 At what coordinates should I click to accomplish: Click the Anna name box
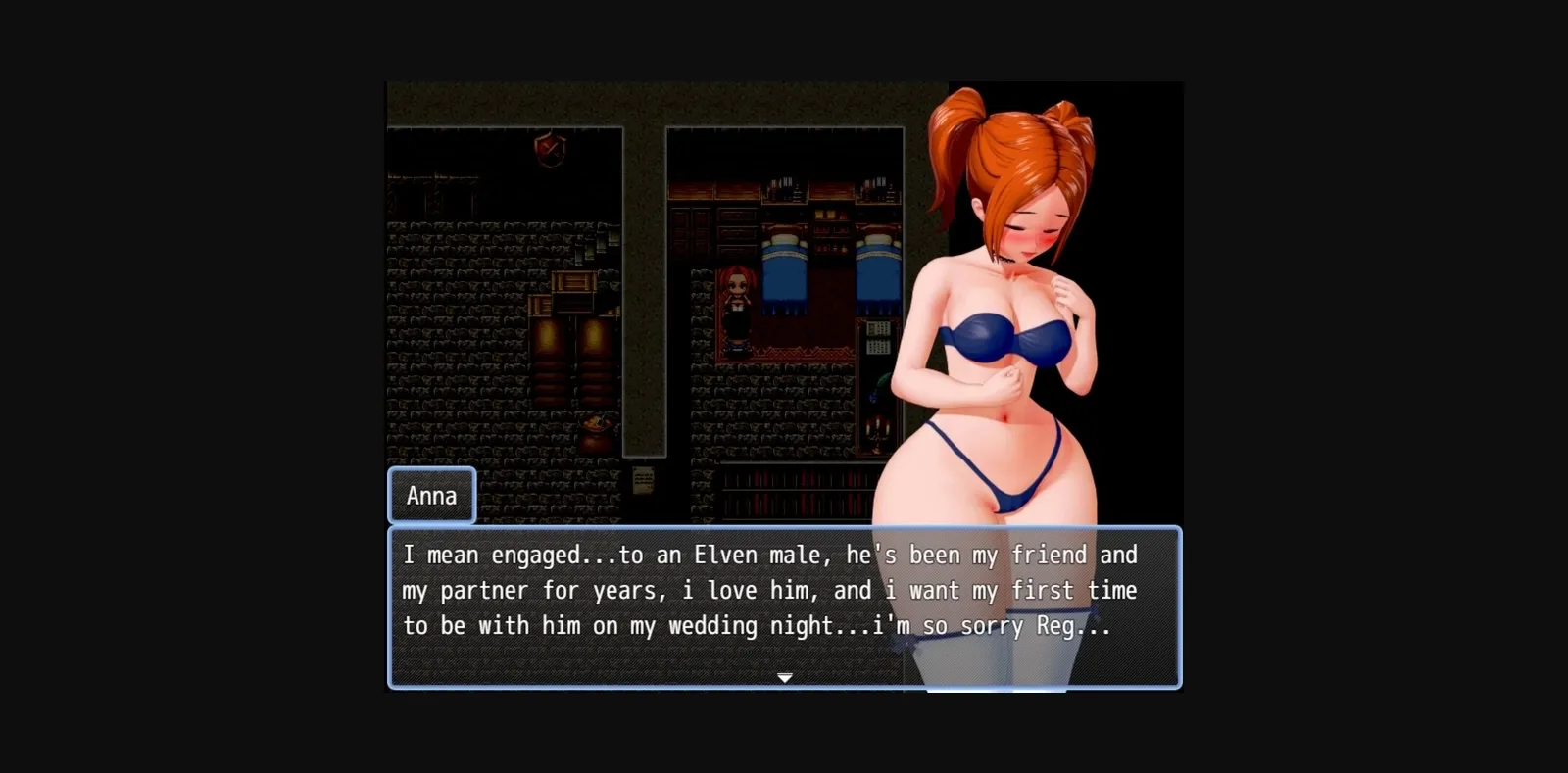pyautogui.click(x=431, y=496)
